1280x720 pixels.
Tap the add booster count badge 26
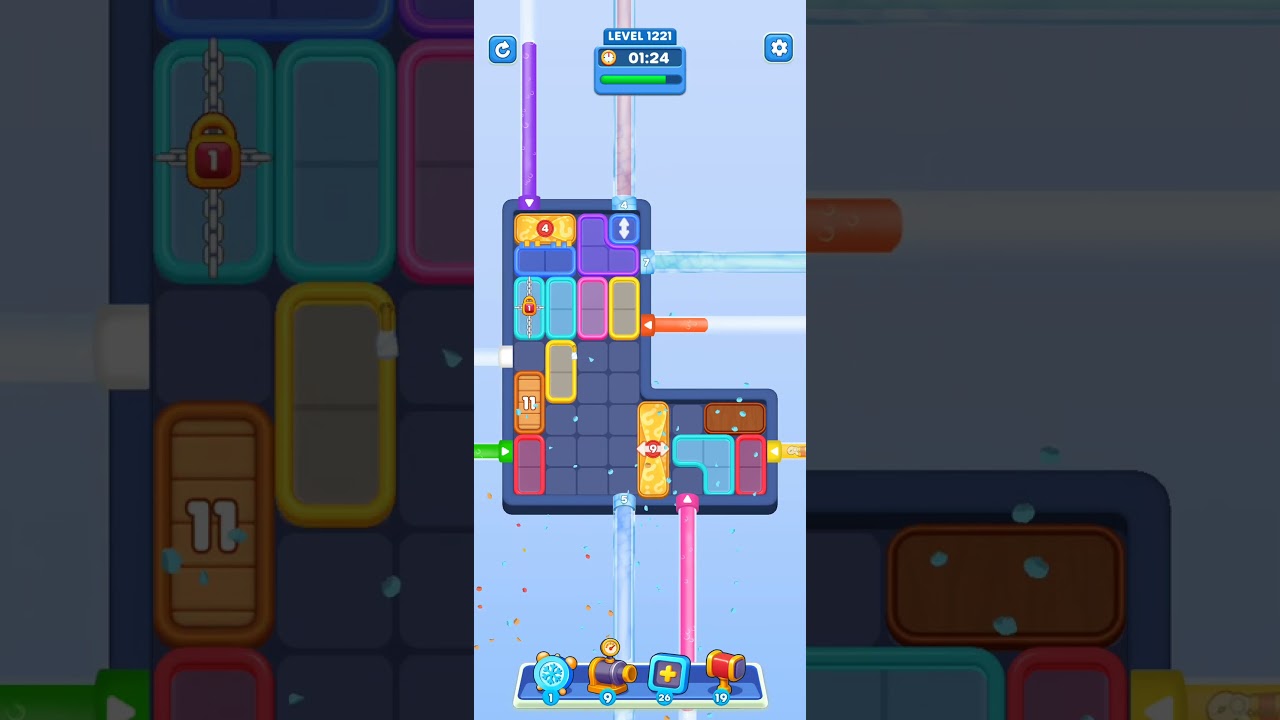[663, 699]
